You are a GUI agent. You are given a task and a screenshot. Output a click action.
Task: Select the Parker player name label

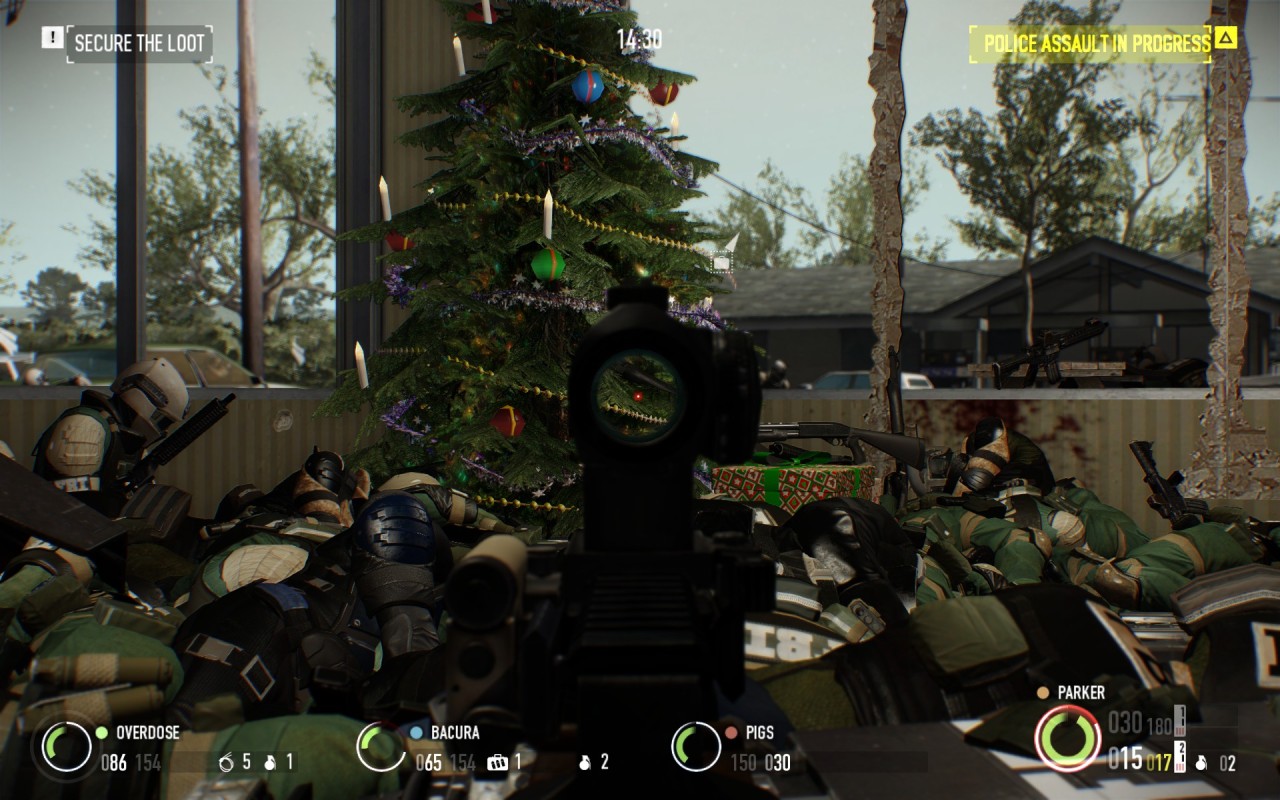(1080, 692)
